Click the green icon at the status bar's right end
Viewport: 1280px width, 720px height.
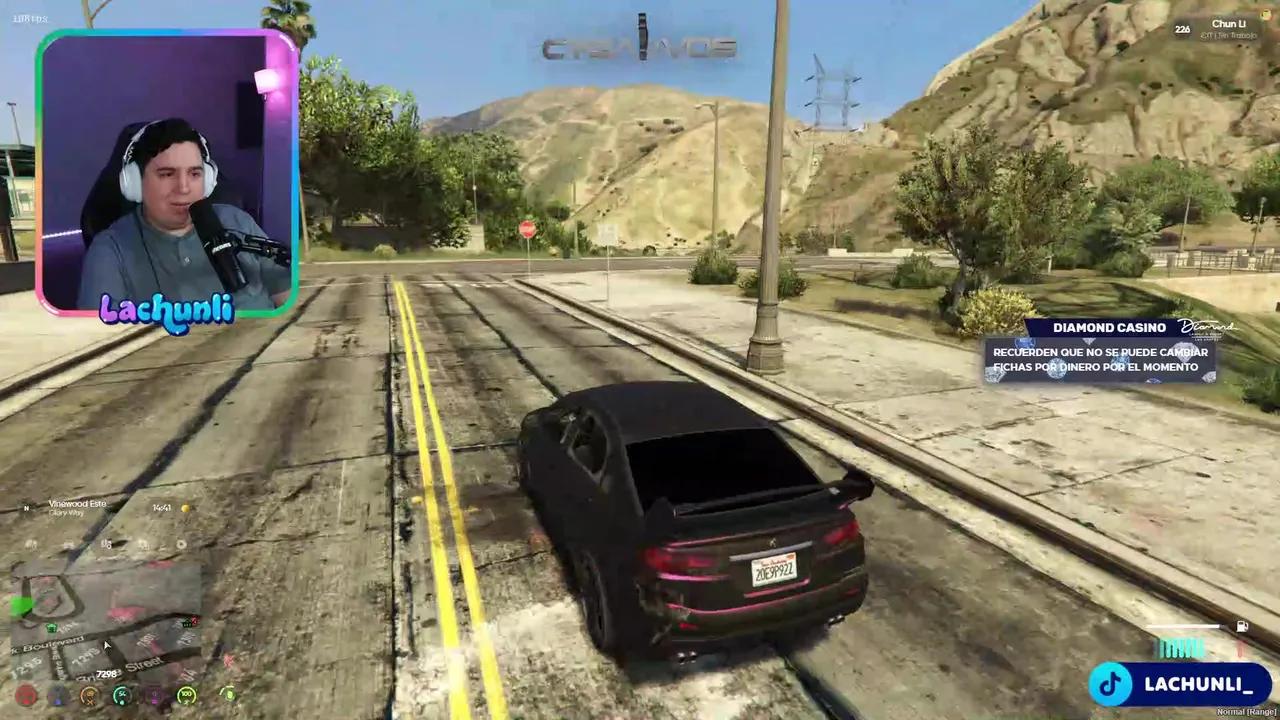coord(226,694)
